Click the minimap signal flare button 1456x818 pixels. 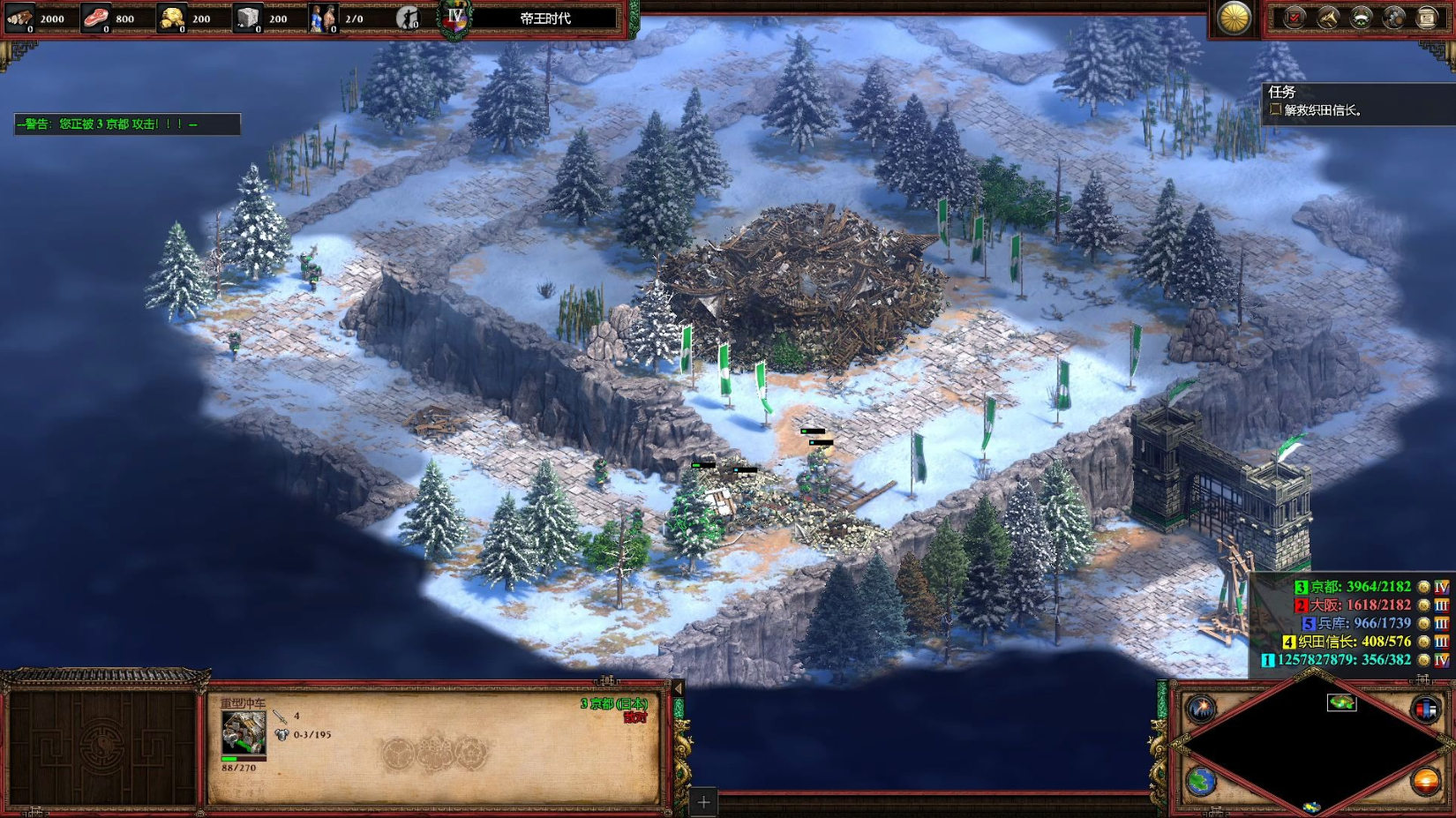(x=1201, y=708)
